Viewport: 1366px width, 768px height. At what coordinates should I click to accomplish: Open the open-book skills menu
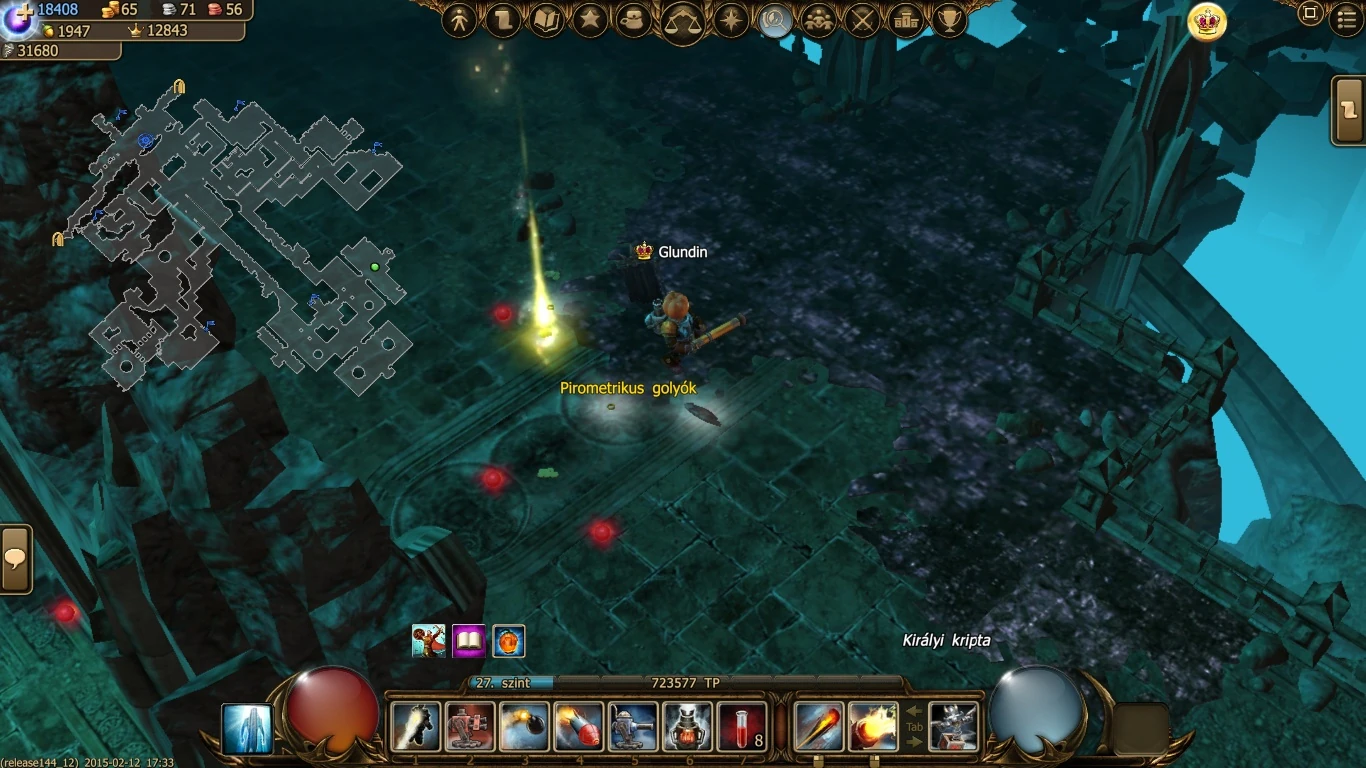(547, 21)
